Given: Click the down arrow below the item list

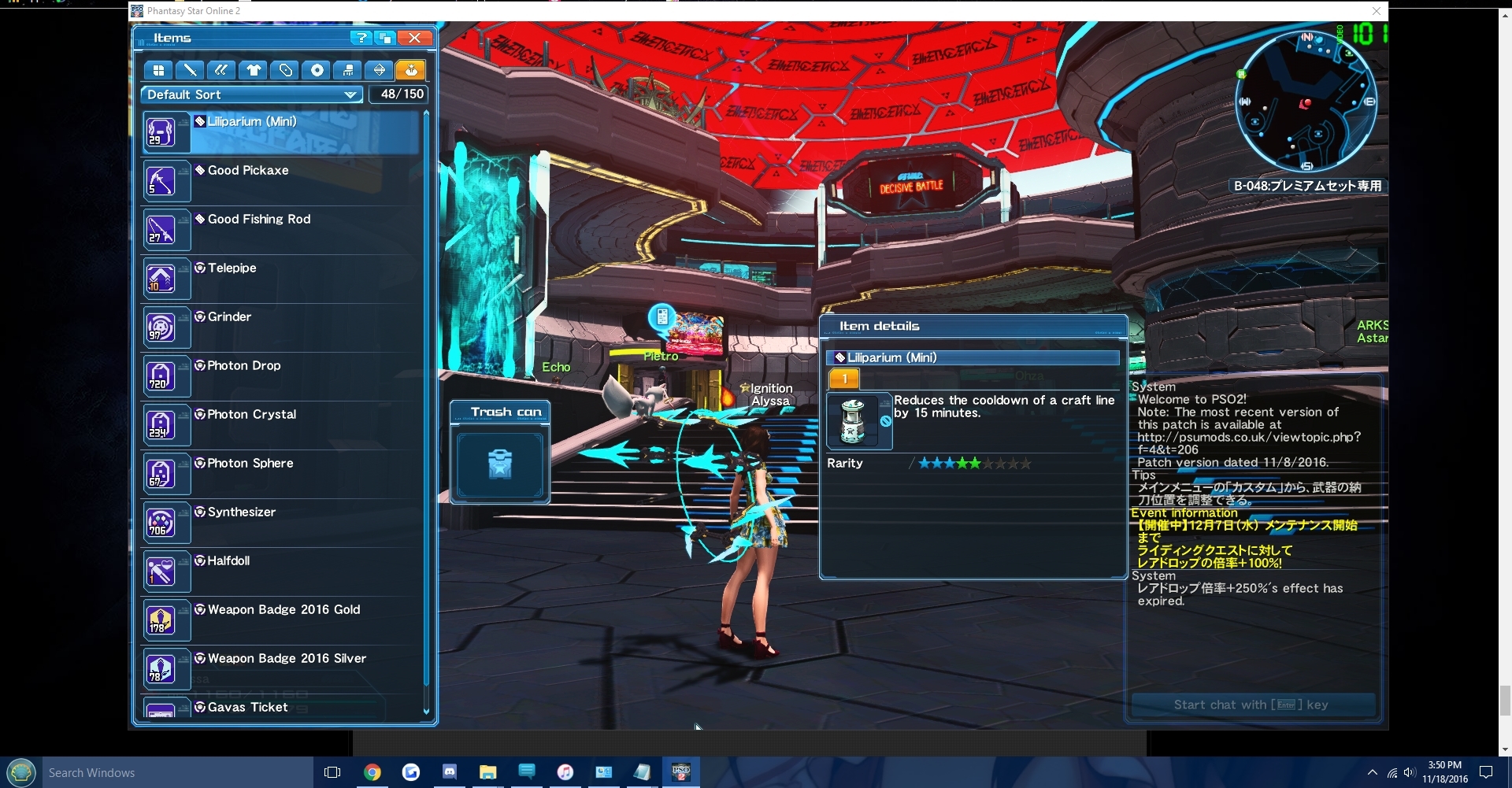Looking at the screenshot, I should [427, 711].
